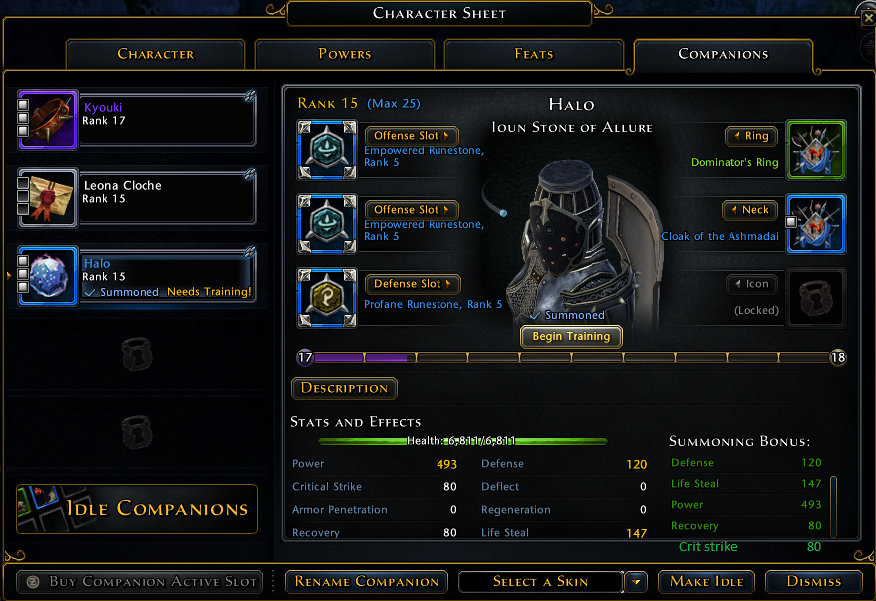Open Idle Companions list
This screenshot has width=876, height=601.
click(137, 509)
